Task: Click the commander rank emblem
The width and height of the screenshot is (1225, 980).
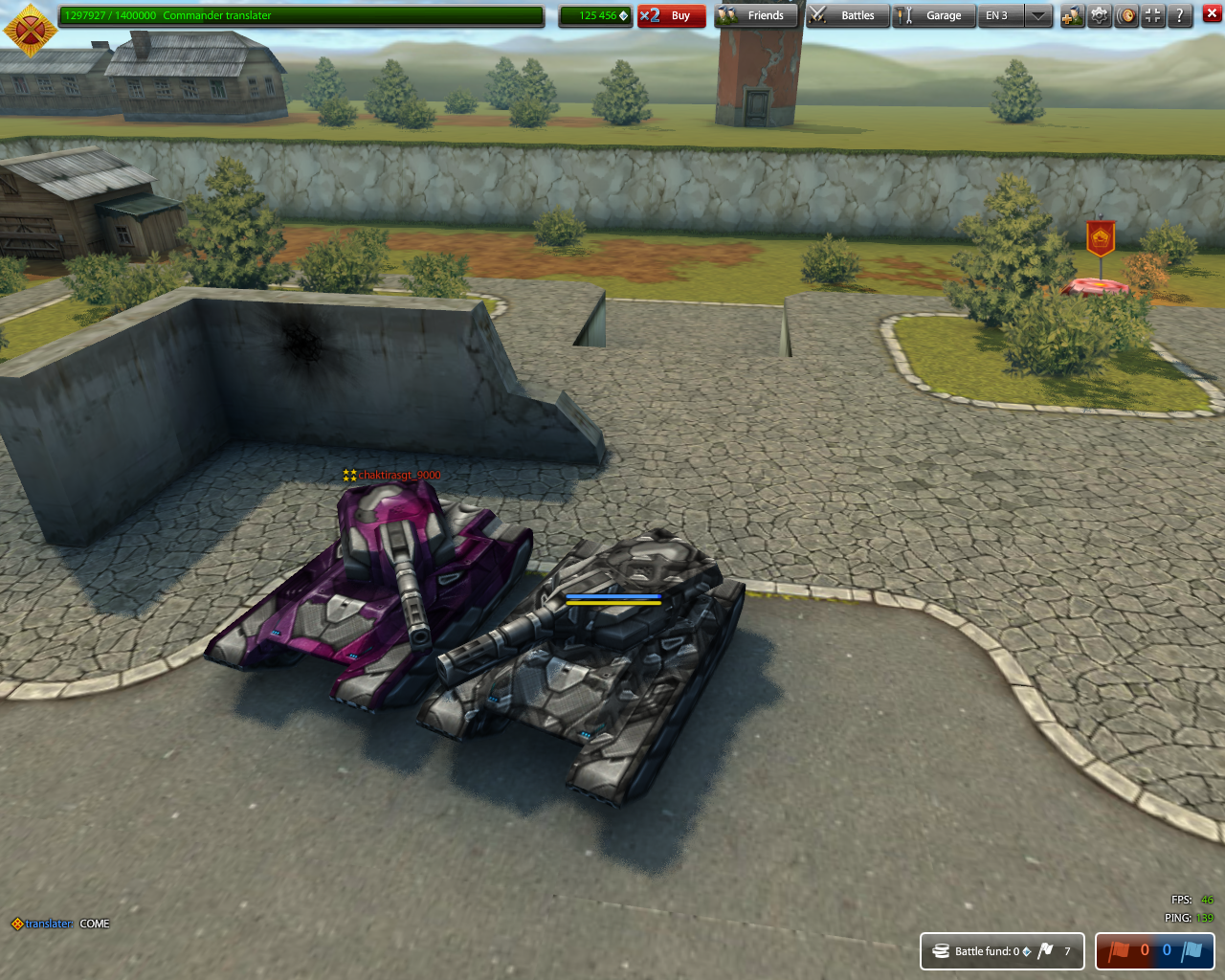Action: point(30,29)
